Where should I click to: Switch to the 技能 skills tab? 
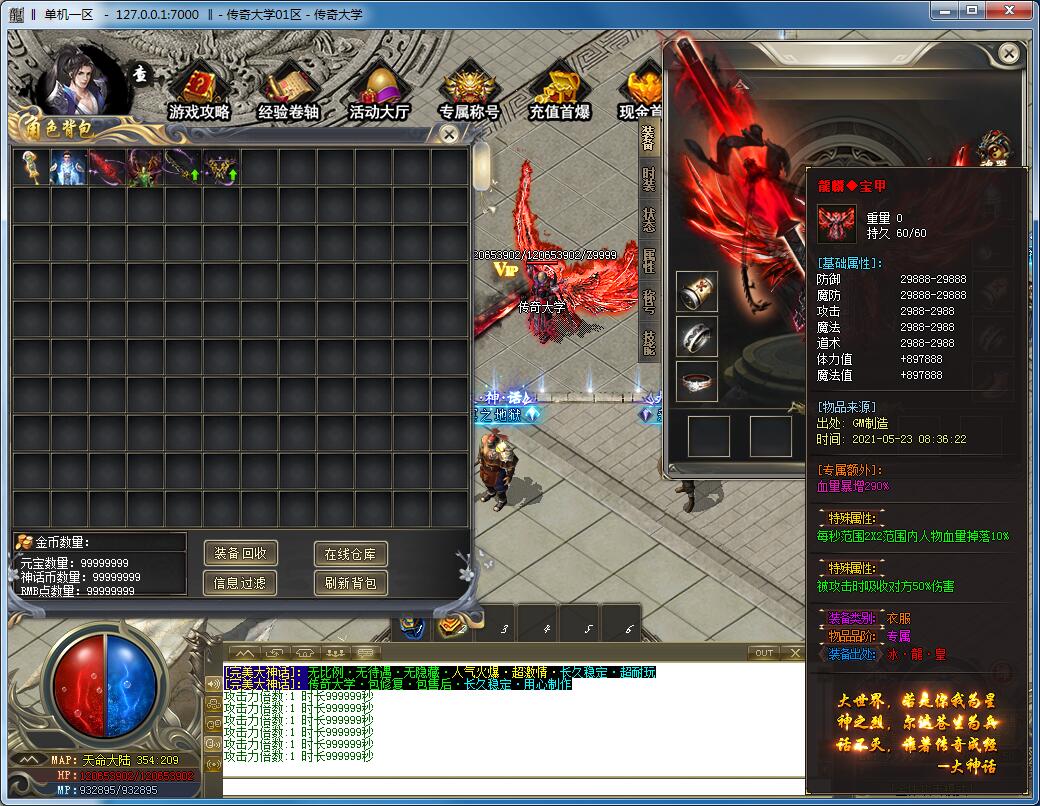click(x=649, y=343)
